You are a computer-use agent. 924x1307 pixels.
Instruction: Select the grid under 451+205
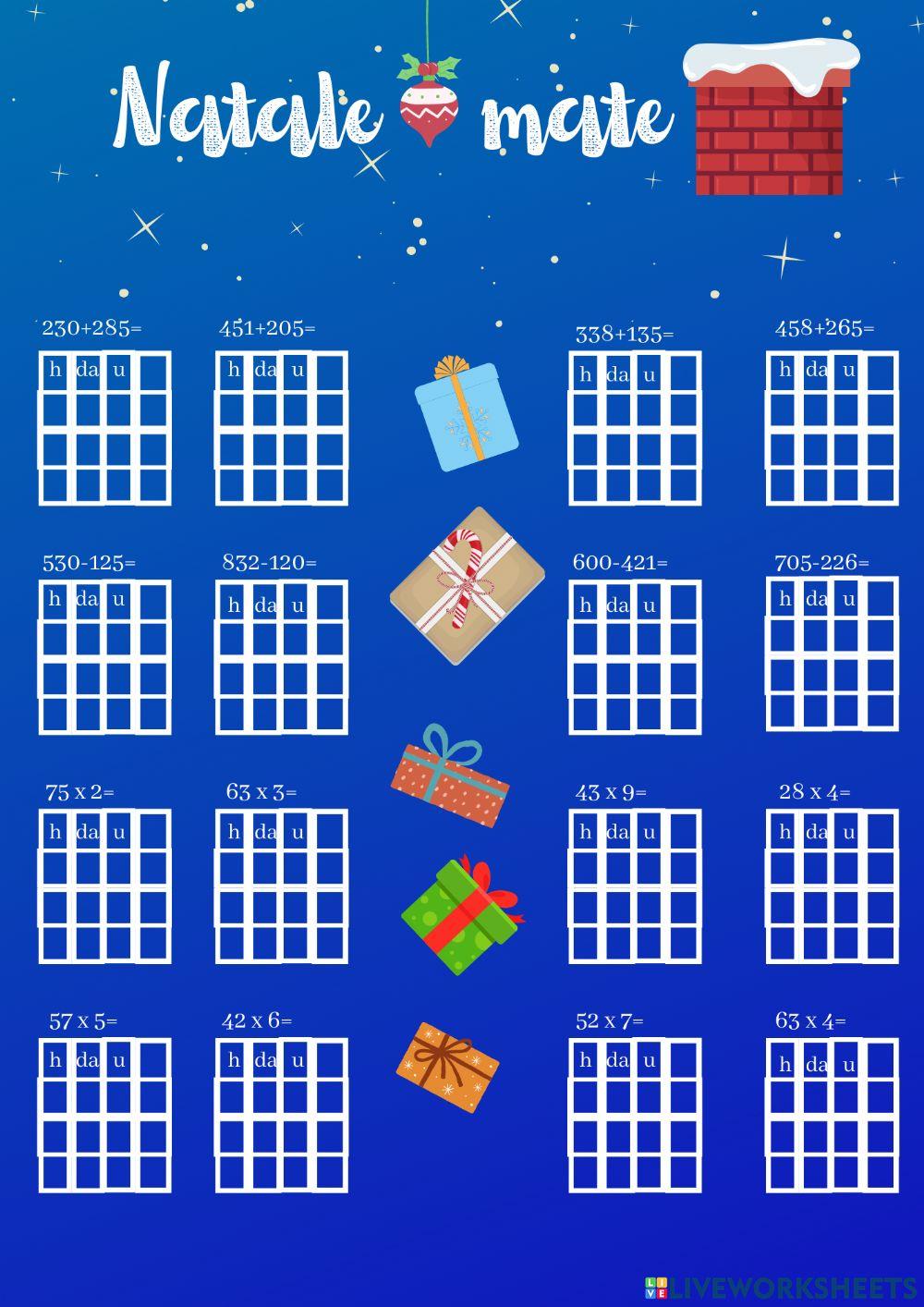pos(282,428)
